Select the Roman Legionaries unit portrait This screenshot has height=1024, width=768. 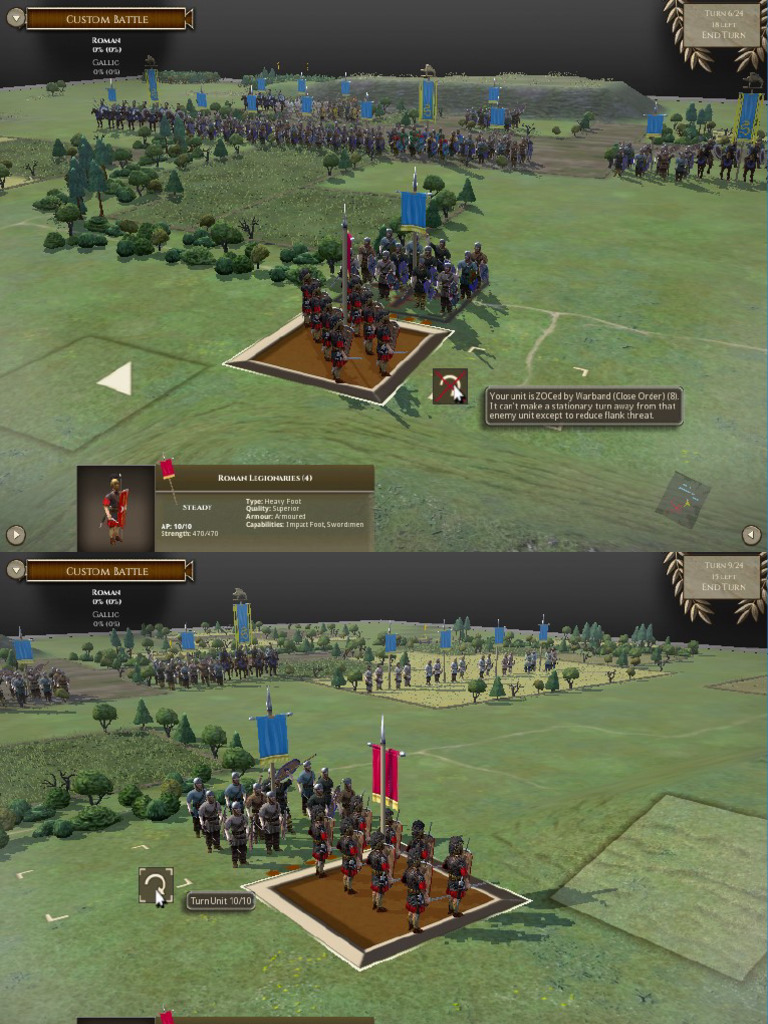click(x=115, y=508)
